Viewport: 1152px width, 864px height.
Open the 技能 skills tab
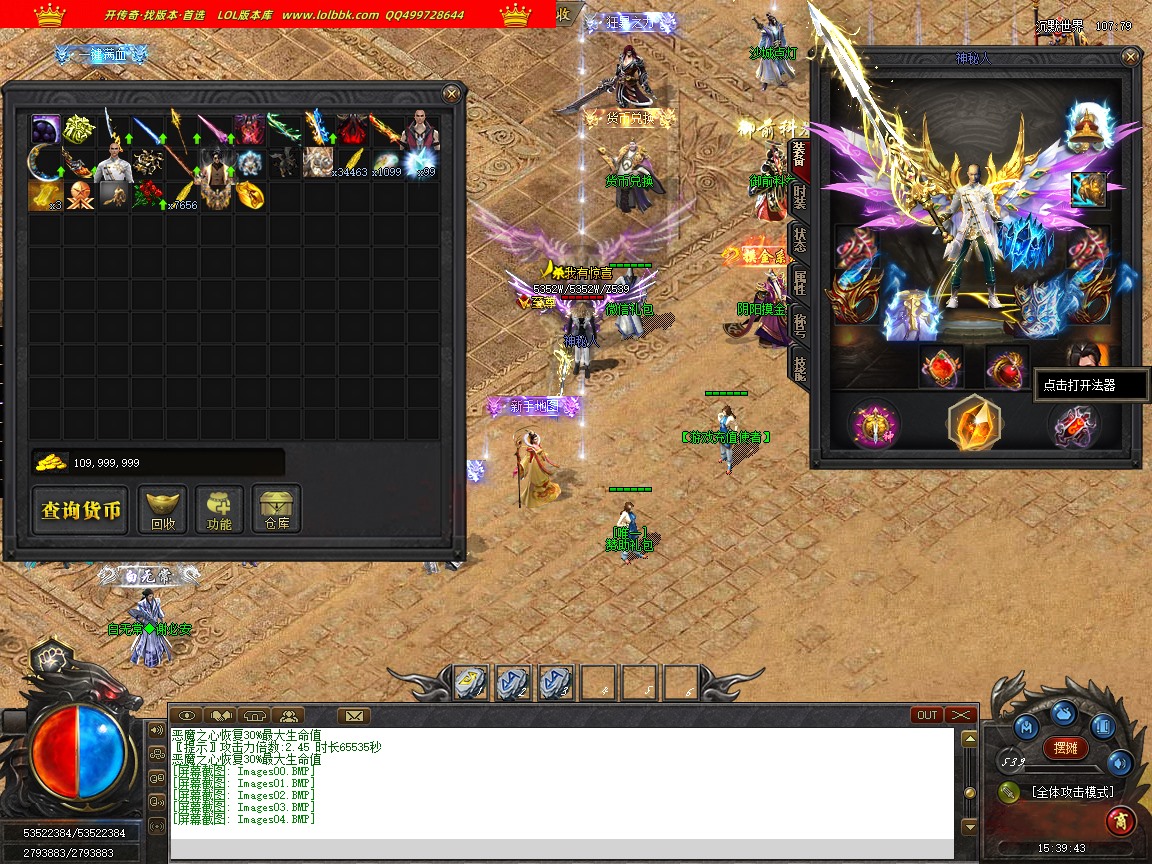point(800,366)
